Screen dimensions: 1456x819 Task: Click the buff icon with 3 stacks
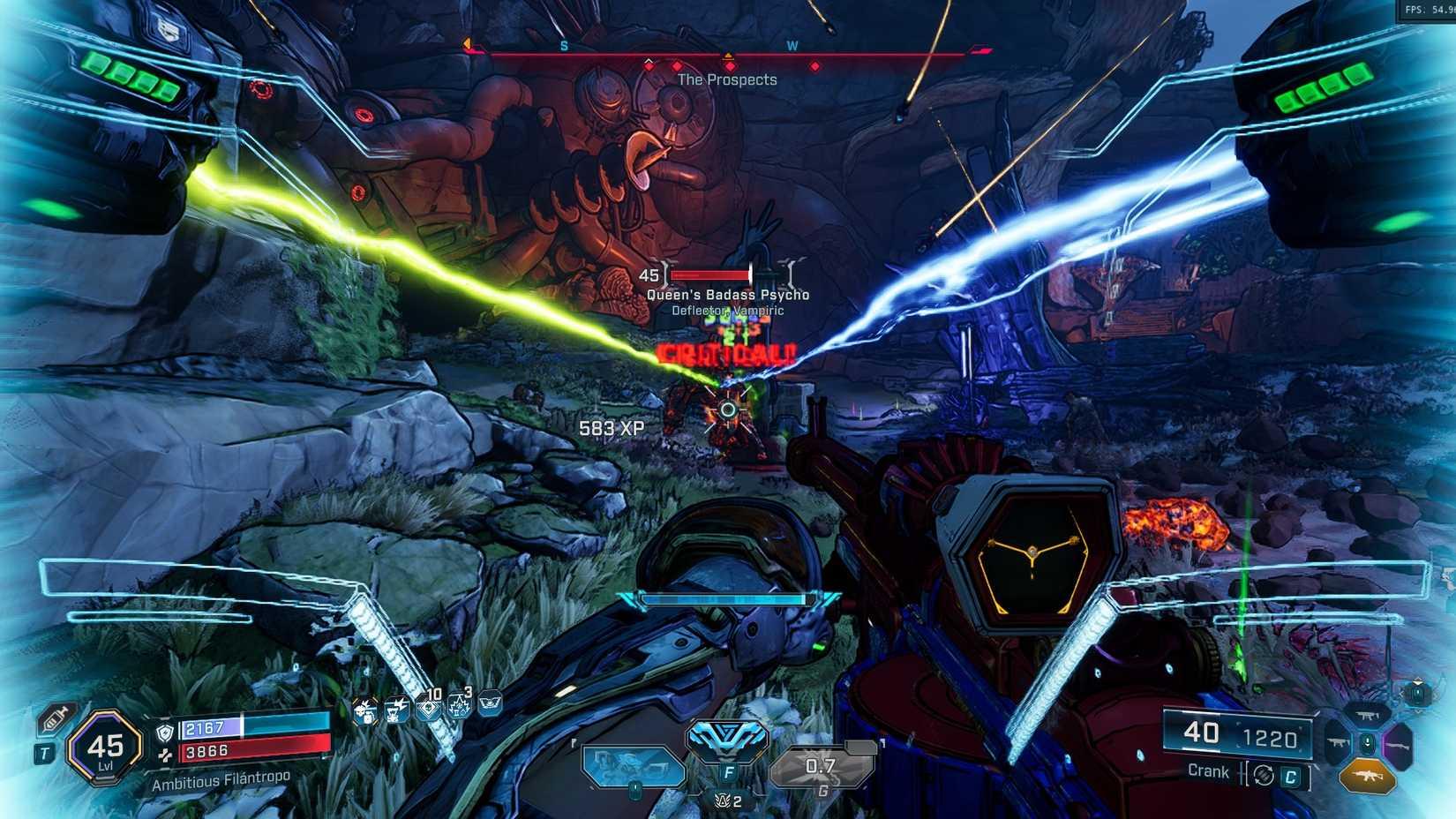coord(459,705)
